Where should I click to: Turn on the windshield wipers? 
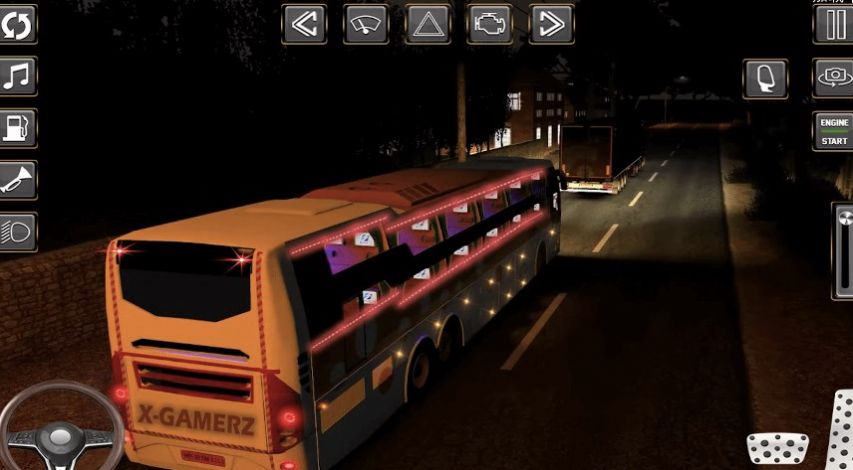pos(366,24)
